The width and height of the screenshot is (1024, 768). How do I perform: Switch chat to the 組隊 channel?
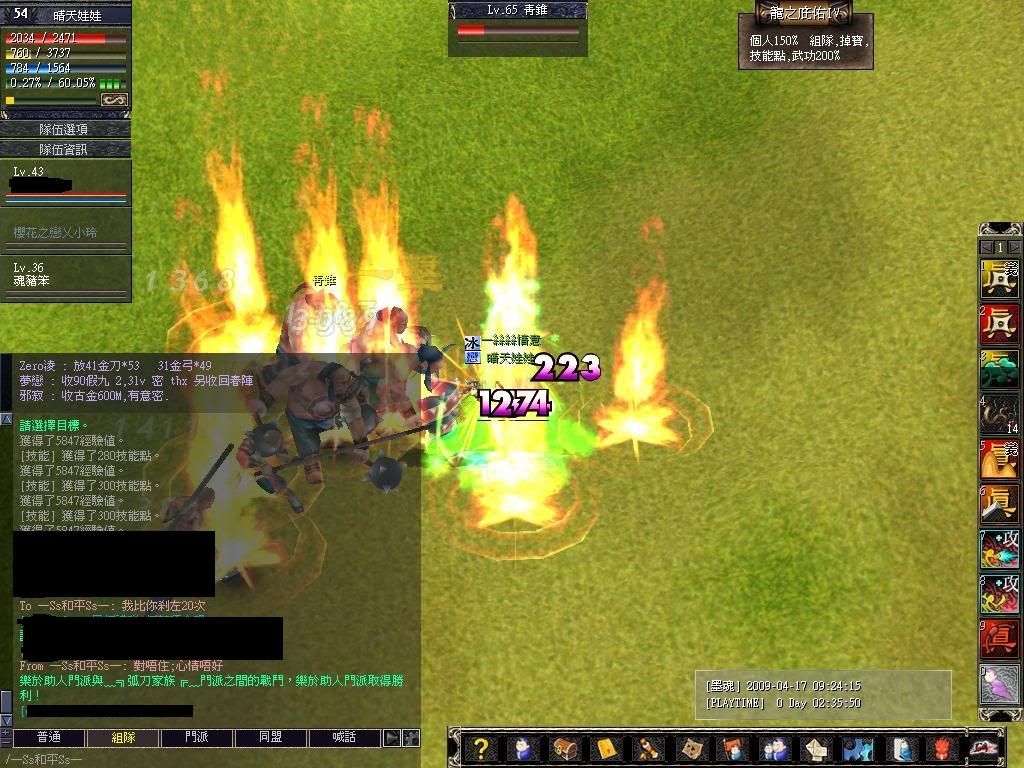coord(123,737)
